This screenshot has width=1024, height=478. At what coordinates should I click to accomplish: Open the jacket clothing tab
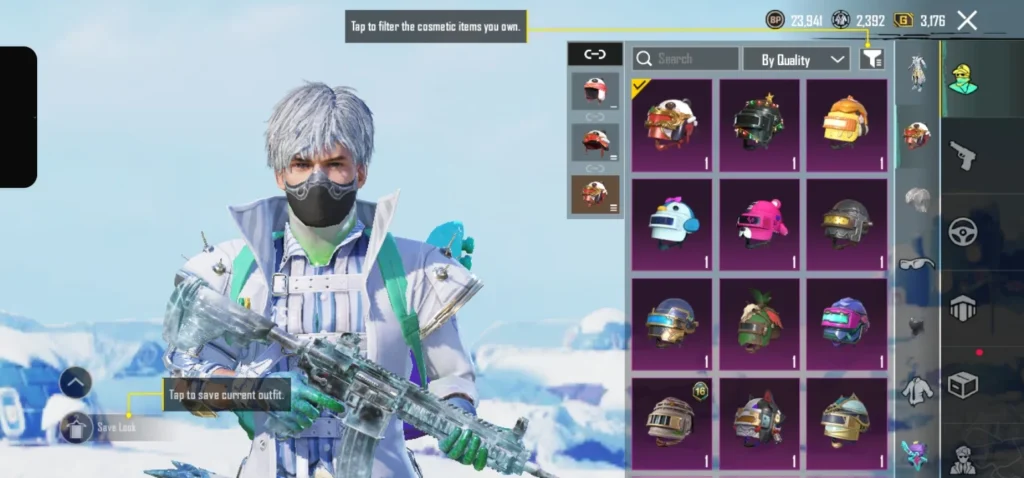tap(917, 391)
